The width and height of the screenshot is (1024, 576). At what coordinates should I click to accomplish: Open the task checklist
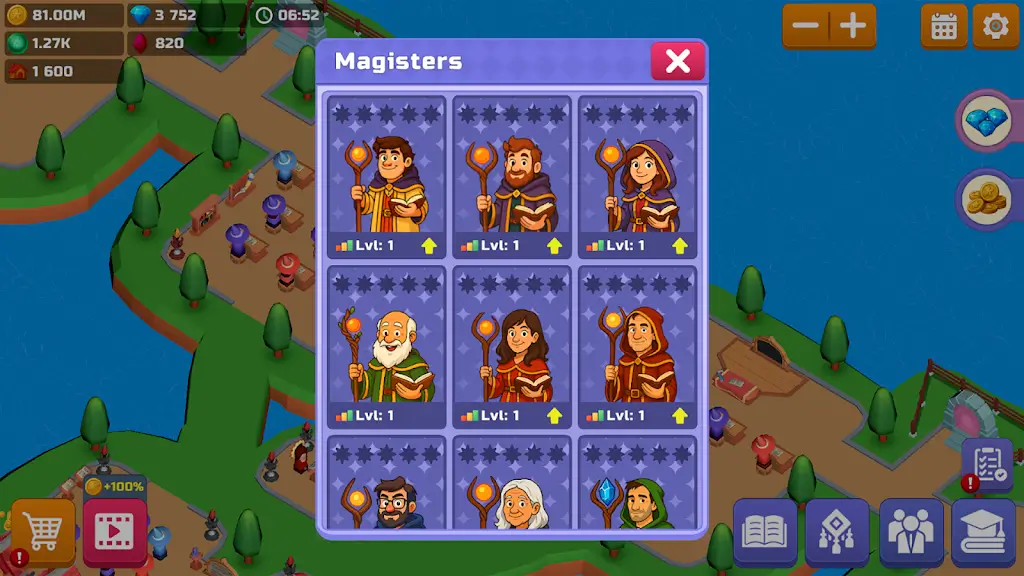pos(988,464)
